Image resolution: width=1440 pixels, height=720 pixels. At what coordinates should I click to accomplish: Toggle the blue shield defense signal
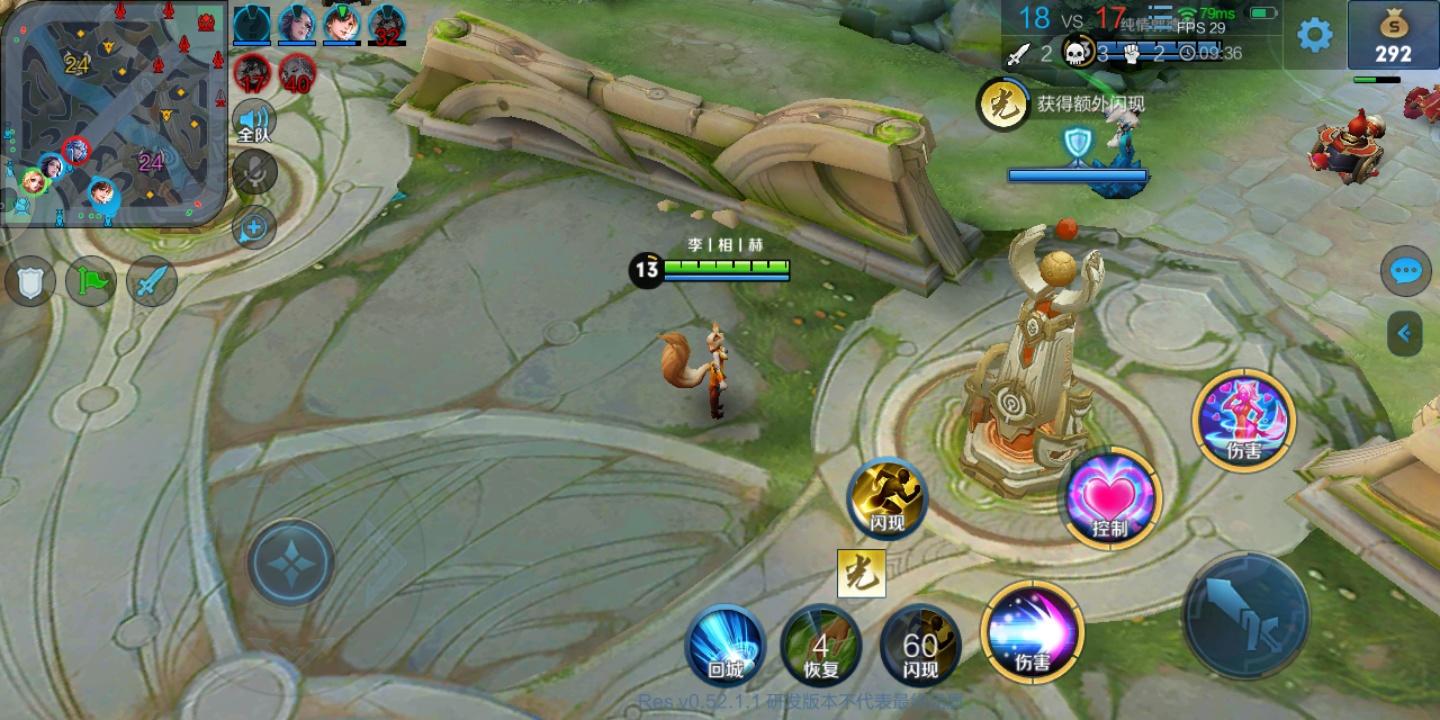(x=30, y=281)
